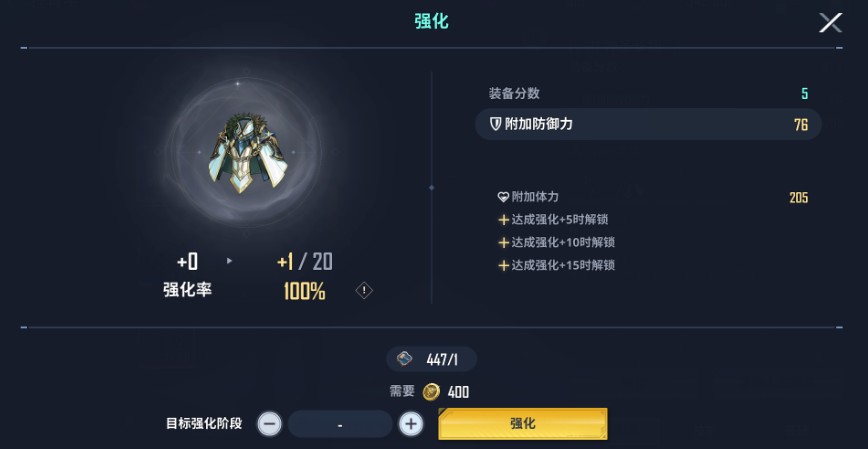Screen dimensions: 868x449
Task: Show enhancement rate info via exclamation icon
Action: pos(364,291)
